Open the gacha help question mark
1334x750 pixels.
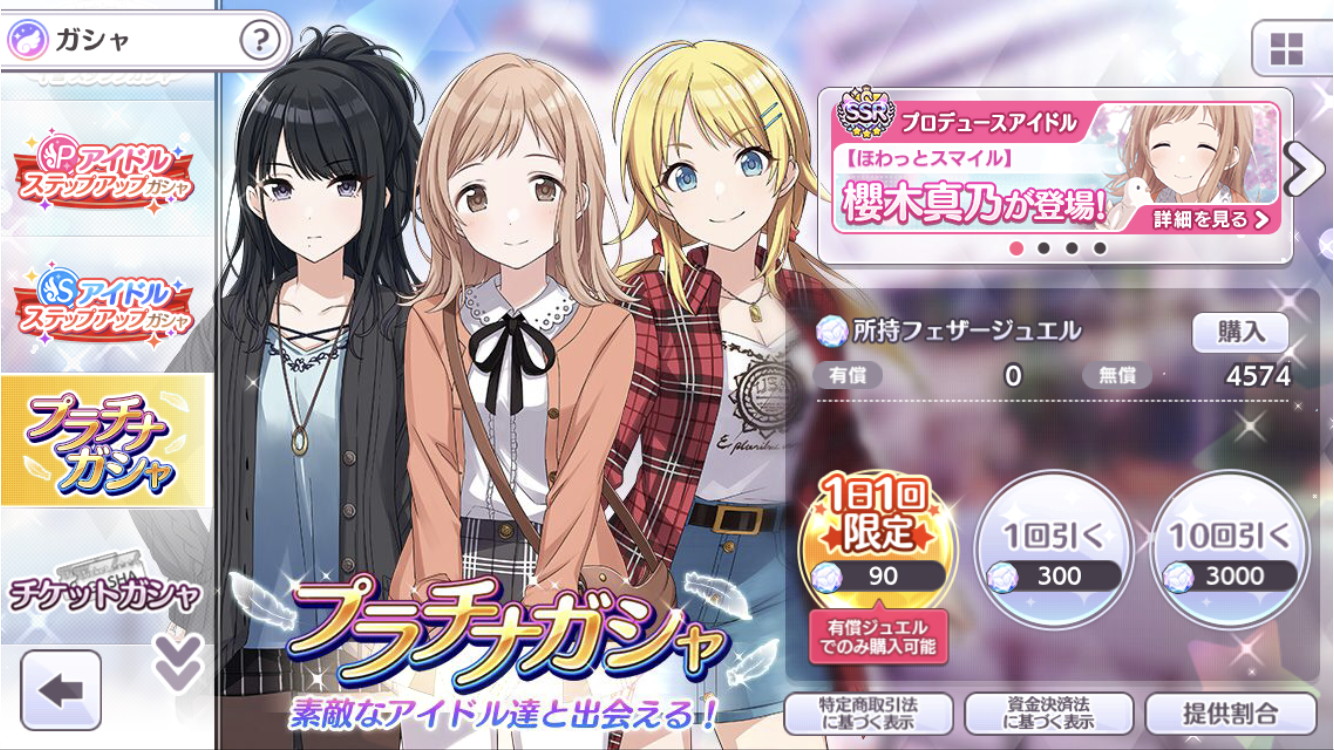click(259, 41)
